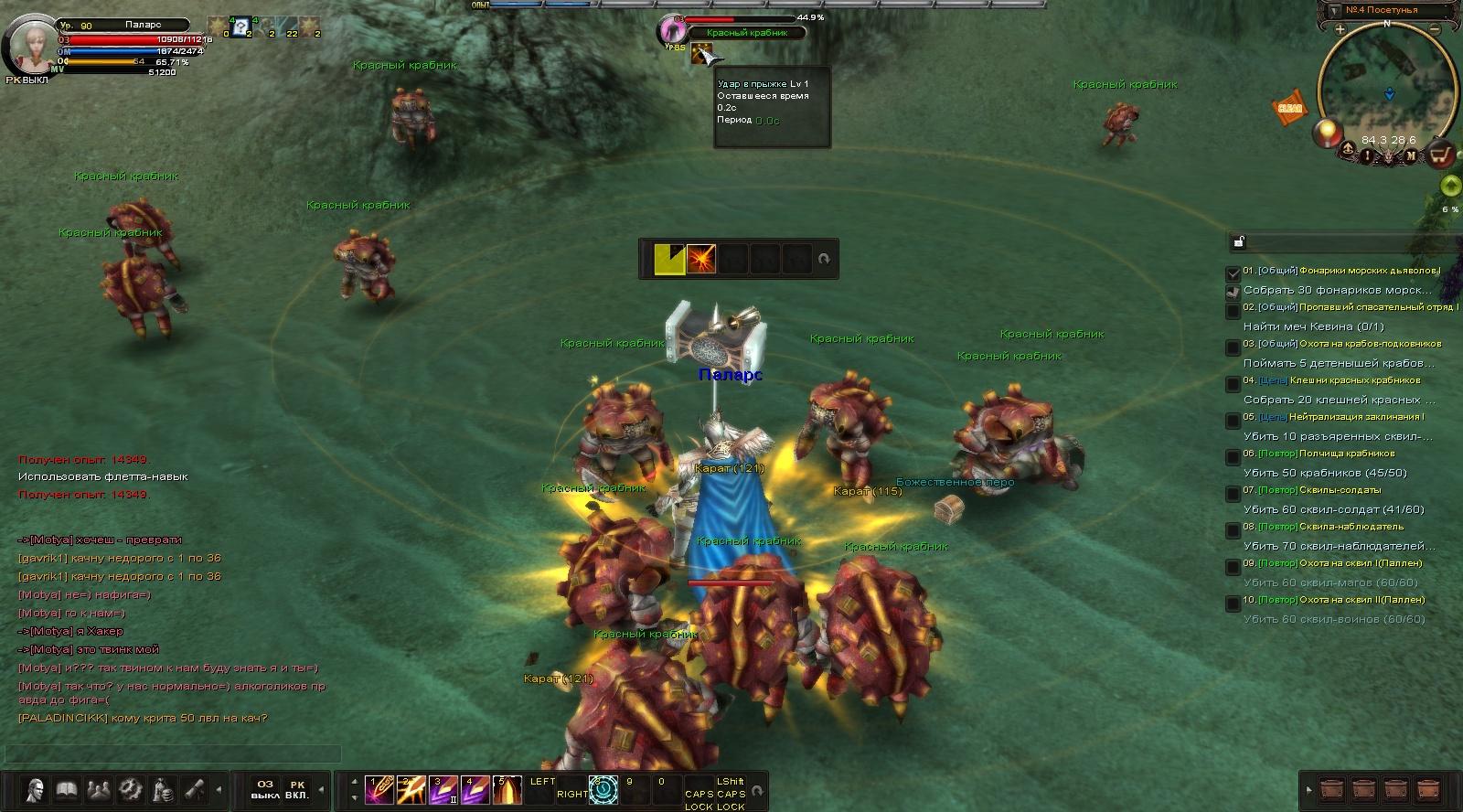Activate the skill in hotbar slot 1
The width and height of the screenshot is (1463, 812).
379,789
